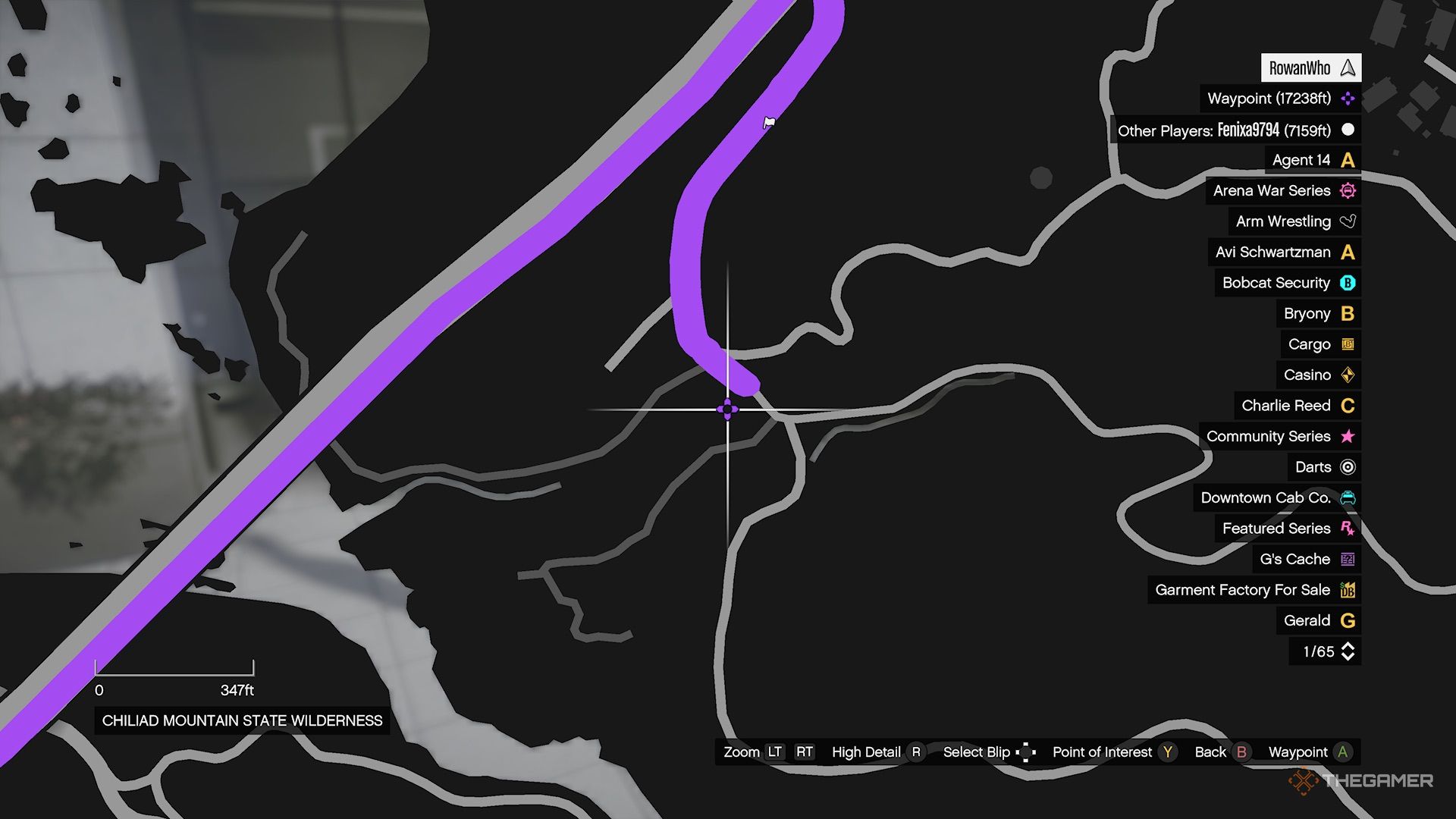The image size is (1456, 819).
Task: Toggle the Select Blip control
Action: [x=1027, y=752]
